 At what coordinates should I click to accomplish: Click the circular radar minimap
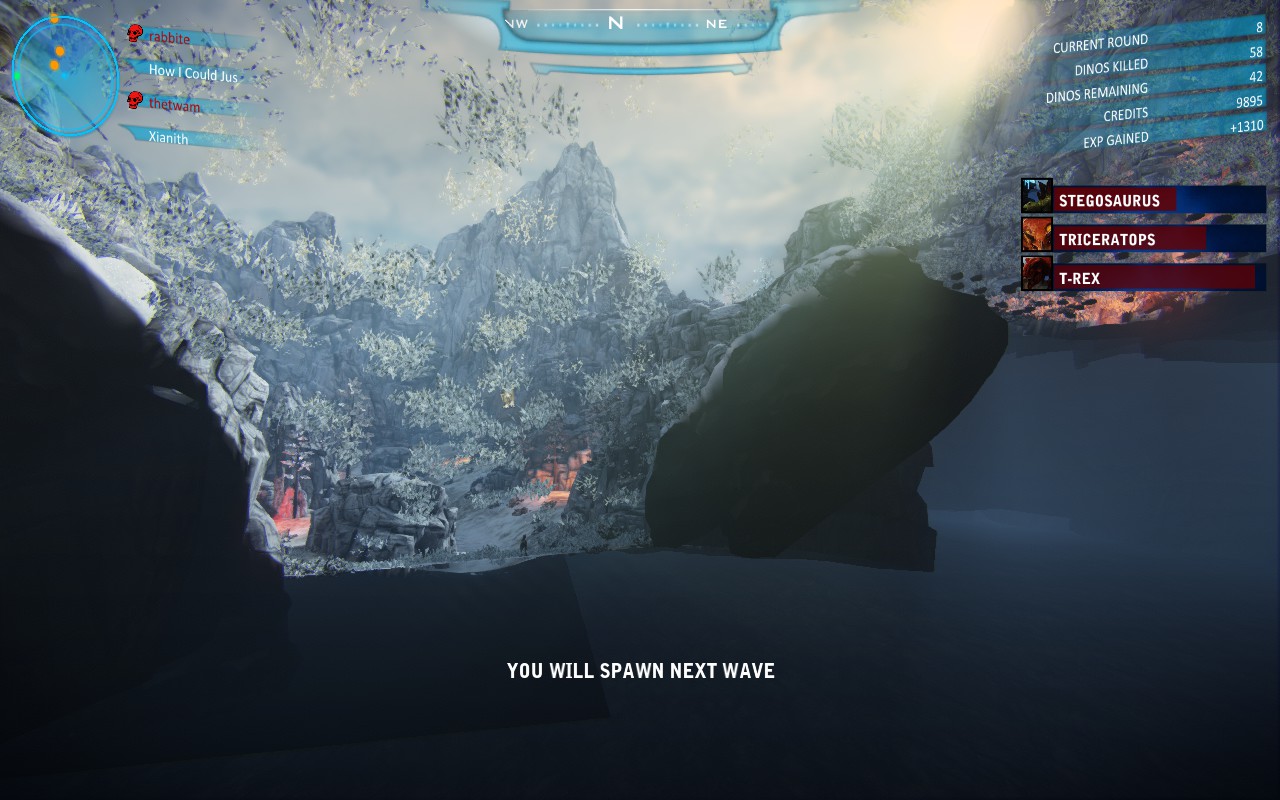(65, 76)
